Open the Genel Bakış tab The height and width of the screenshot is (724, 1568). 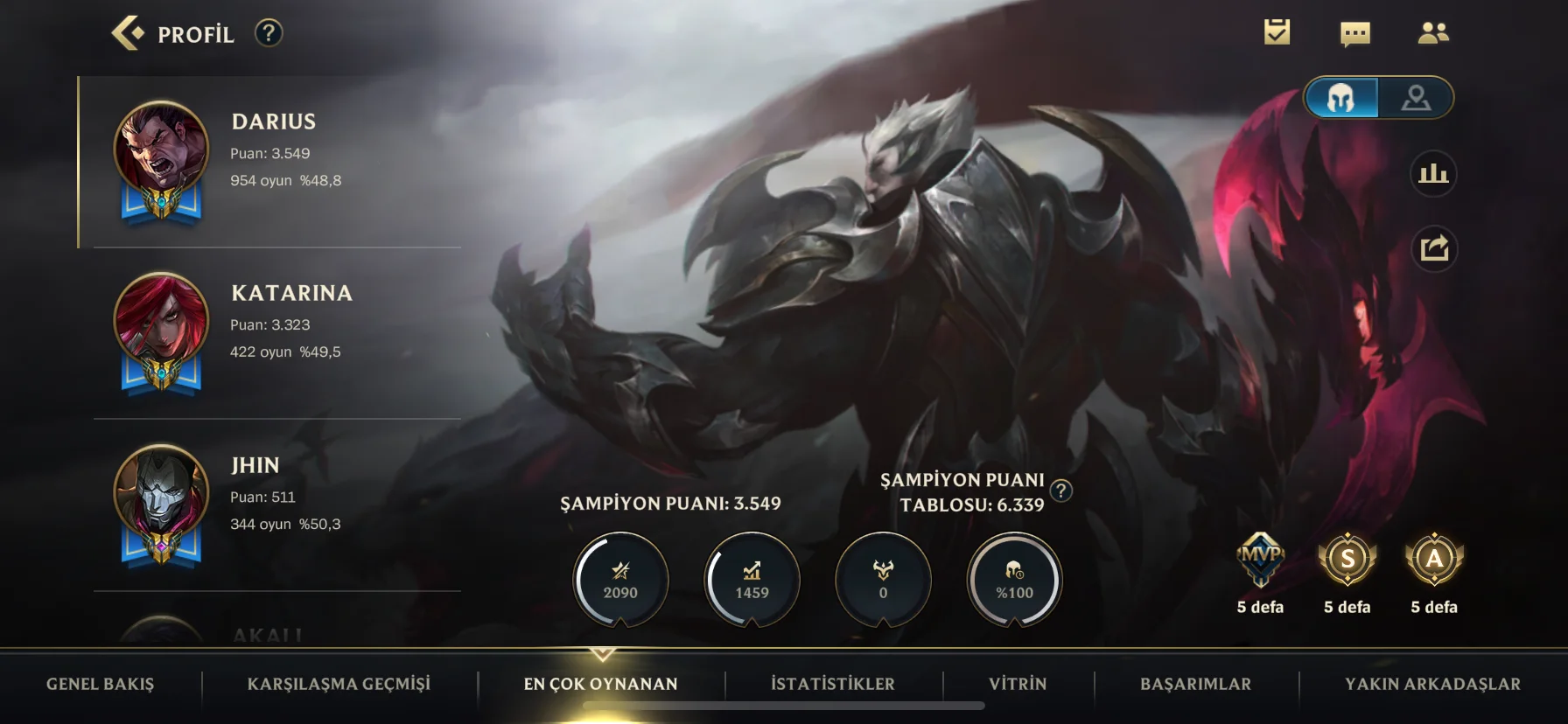tap(100, 684)
